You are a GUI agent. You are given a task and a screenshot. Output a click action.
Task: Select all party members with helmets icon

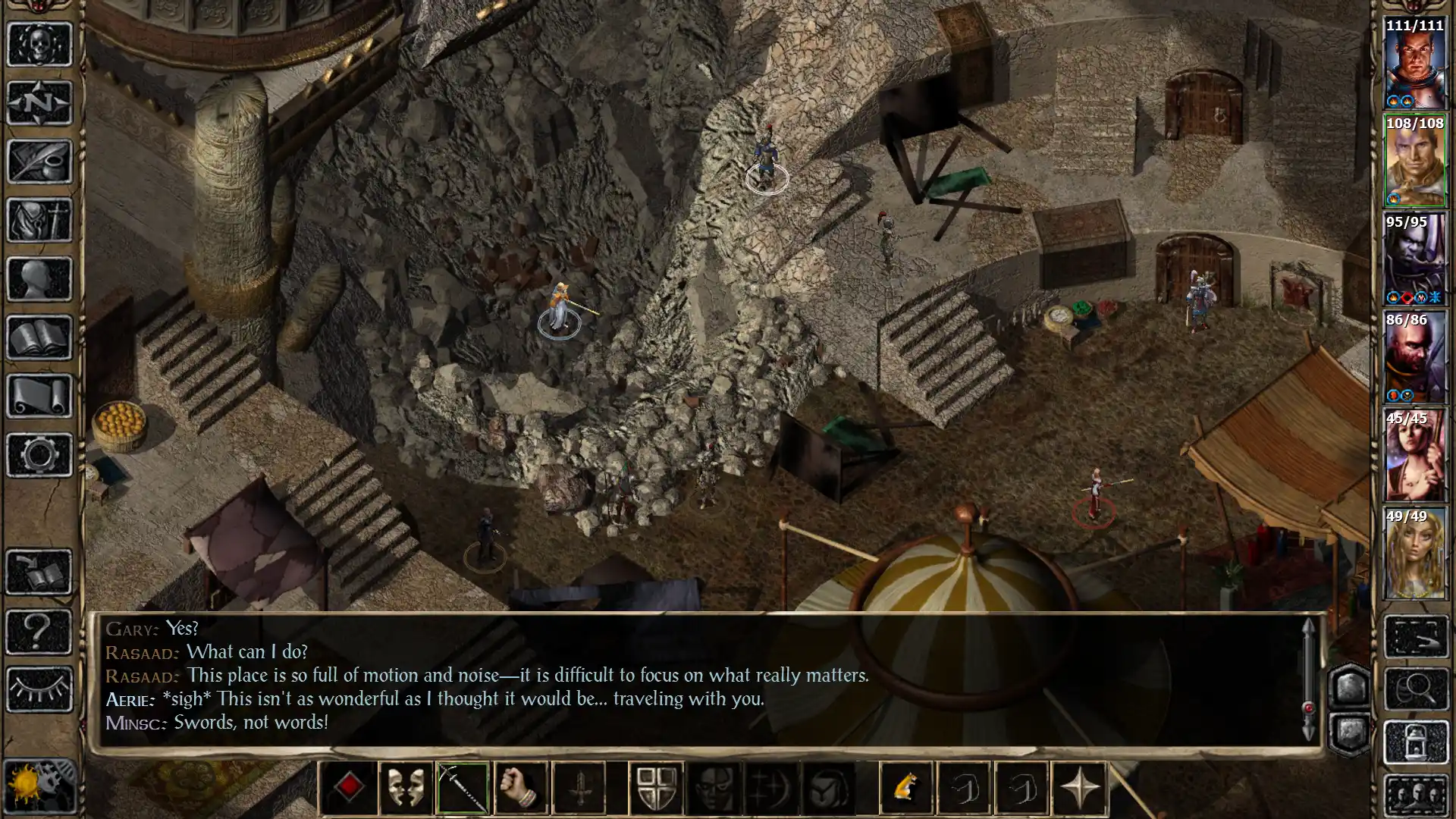[x=1417, y=792]
